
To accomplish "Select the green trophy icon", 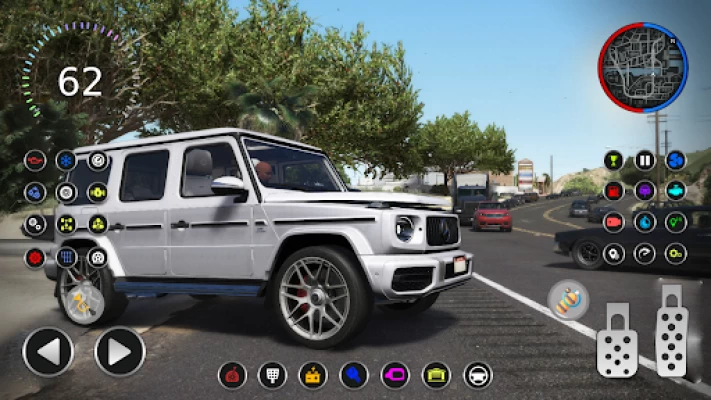I will [x=614, y=160].
